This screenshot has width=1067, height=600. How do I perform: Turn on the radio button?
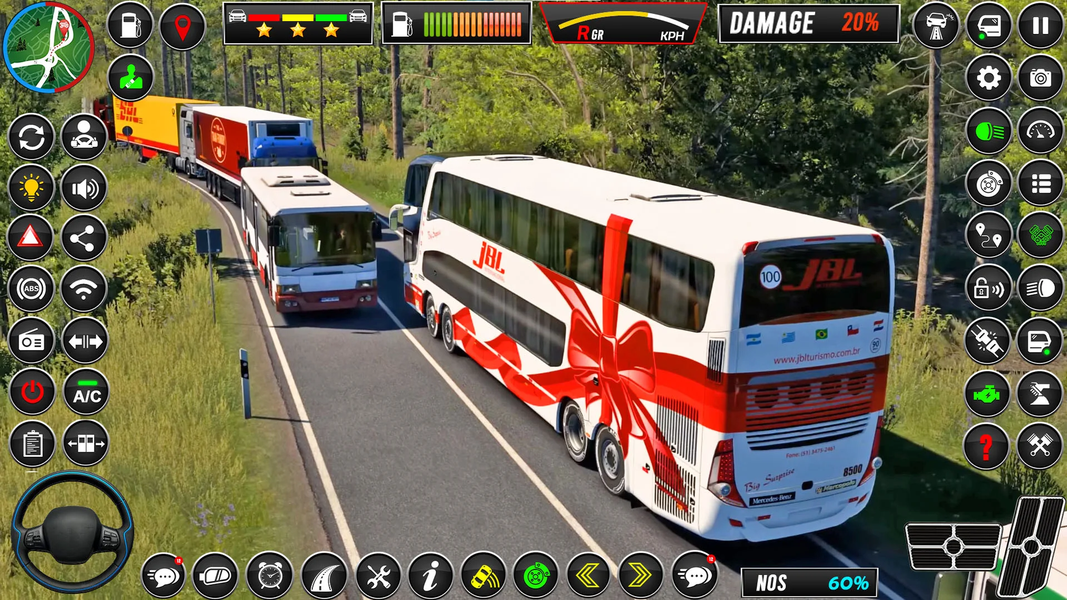[x=31, y=341]
